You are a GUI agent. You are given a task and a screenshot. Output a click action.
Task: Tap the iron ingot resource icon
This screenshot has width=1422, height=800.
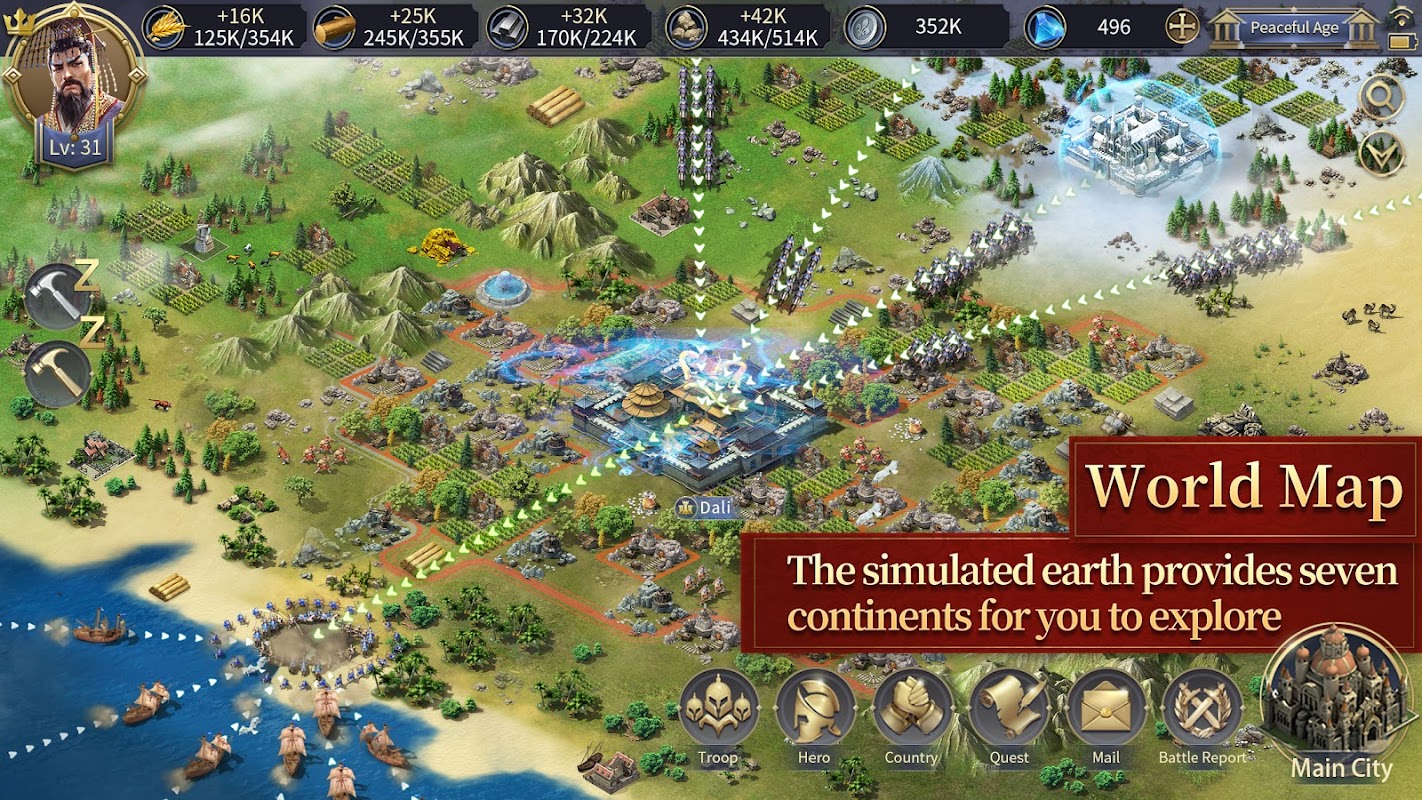pos(507,27)
